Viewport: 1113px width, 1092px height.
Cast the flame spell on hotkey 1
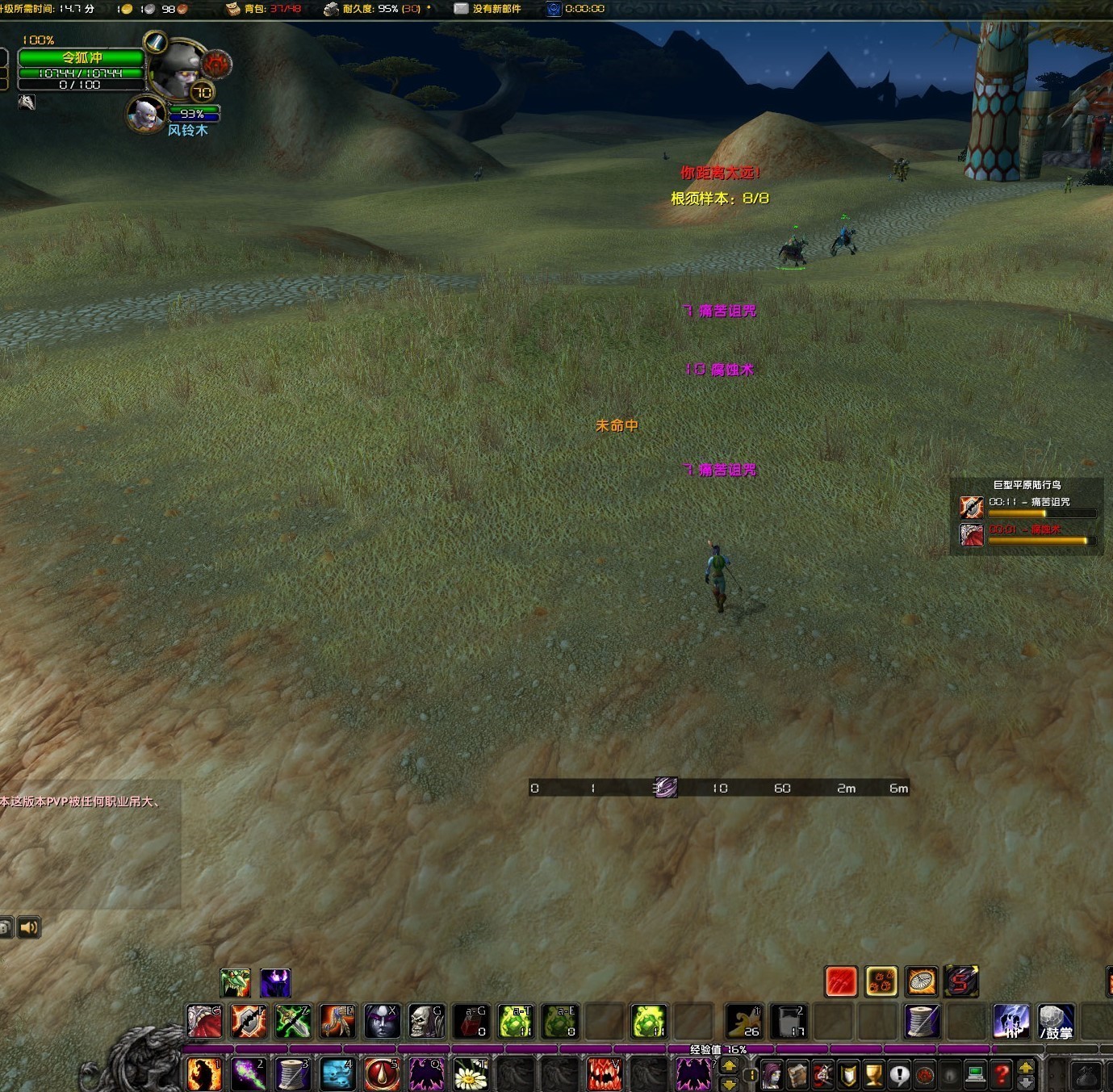click(x=203, y=1074)
